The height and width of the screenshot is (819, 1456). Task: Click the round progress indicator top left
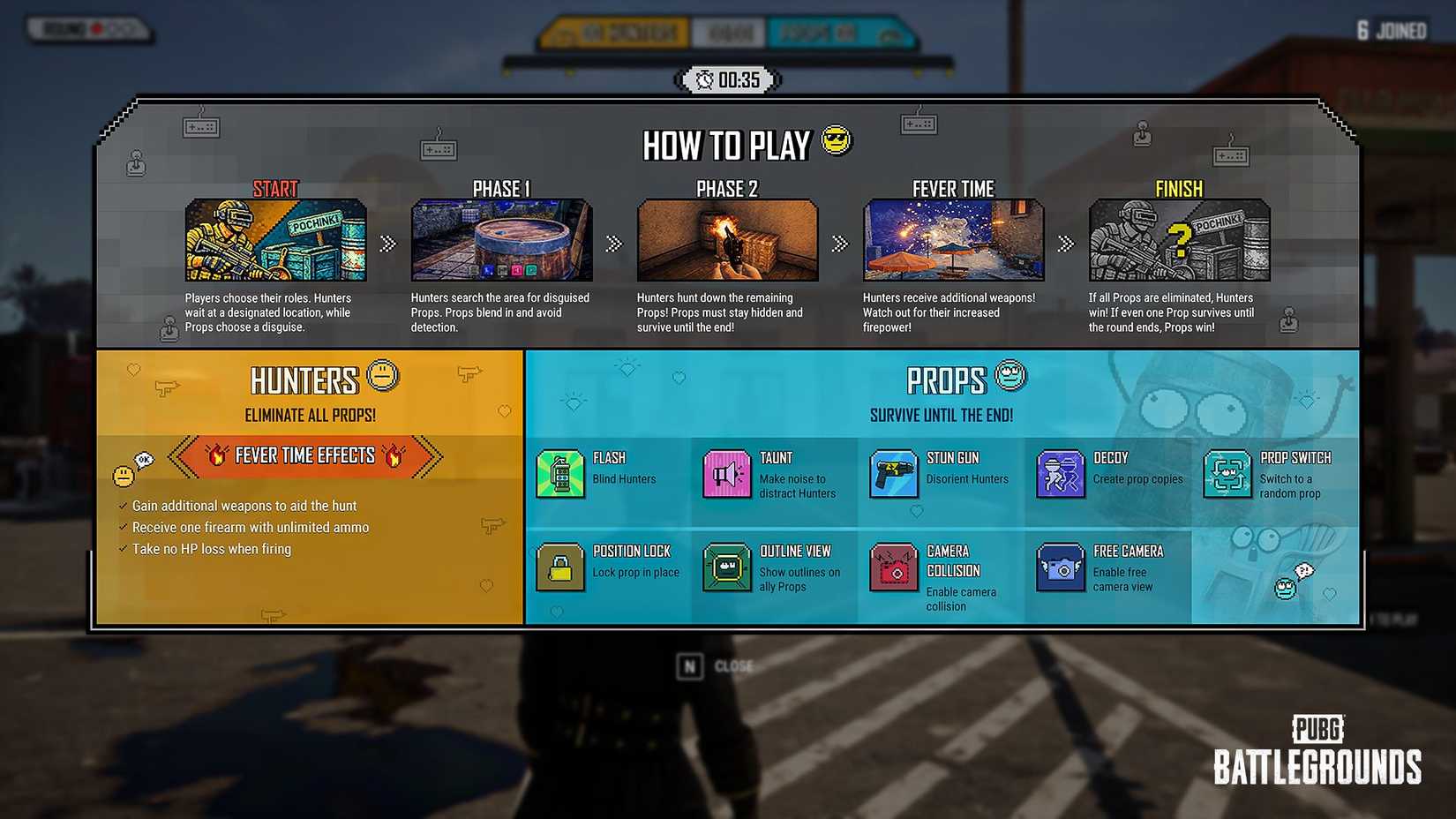(88, 29)
